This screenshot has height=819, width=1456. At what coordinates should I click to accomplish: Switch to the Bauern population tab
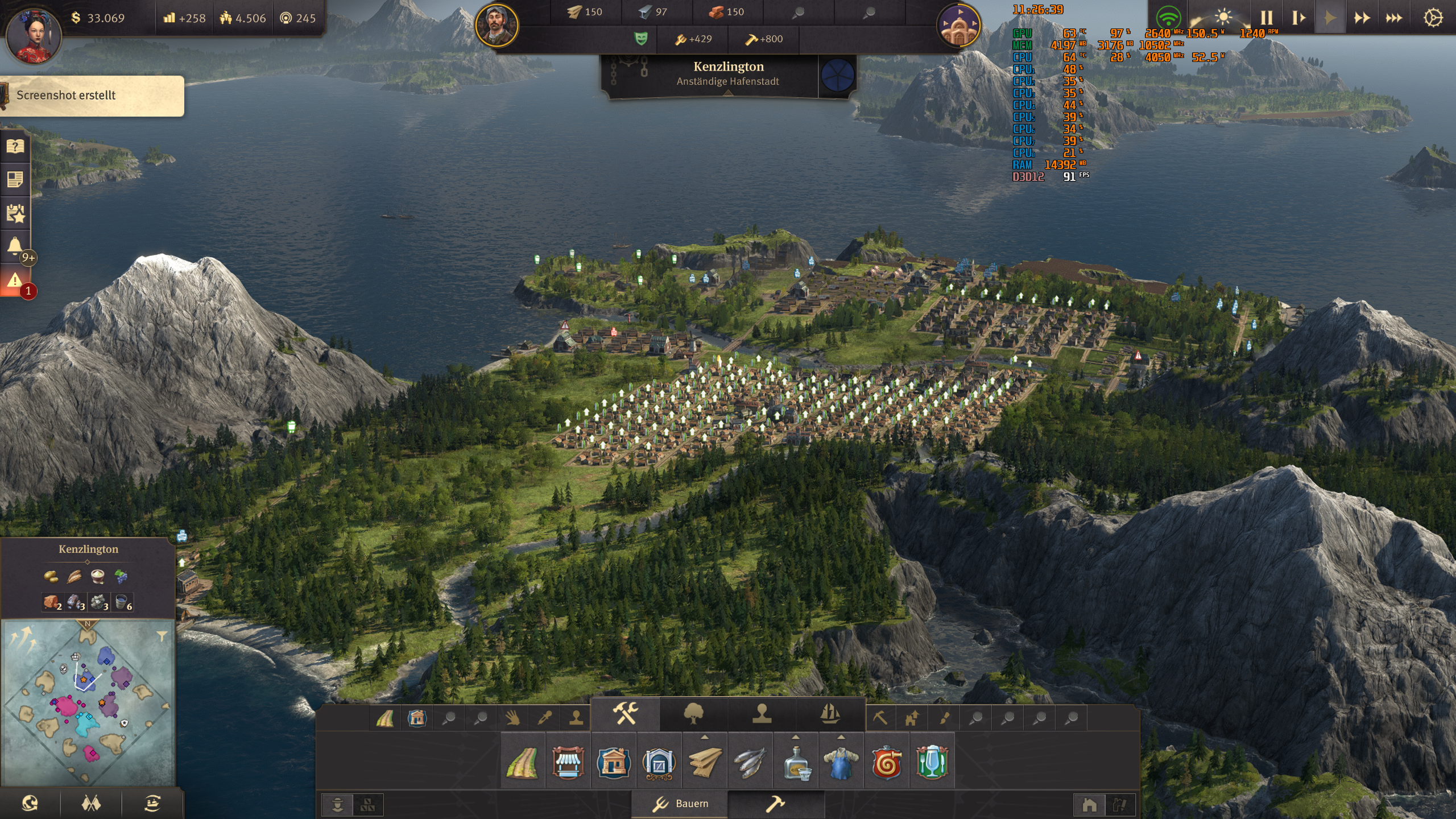[680, 804]
